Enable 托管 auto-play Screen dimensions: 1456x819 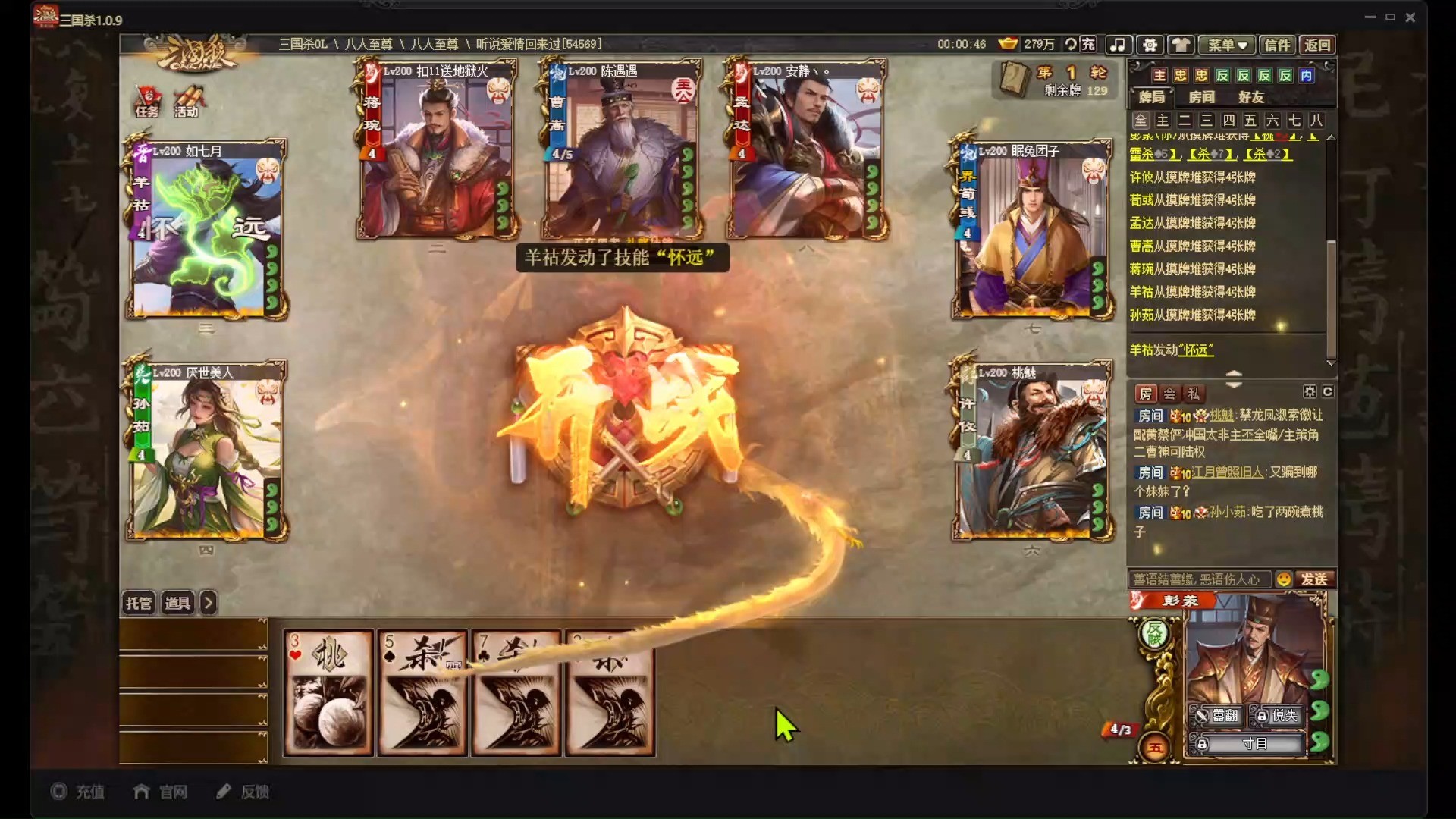point(139,603)
